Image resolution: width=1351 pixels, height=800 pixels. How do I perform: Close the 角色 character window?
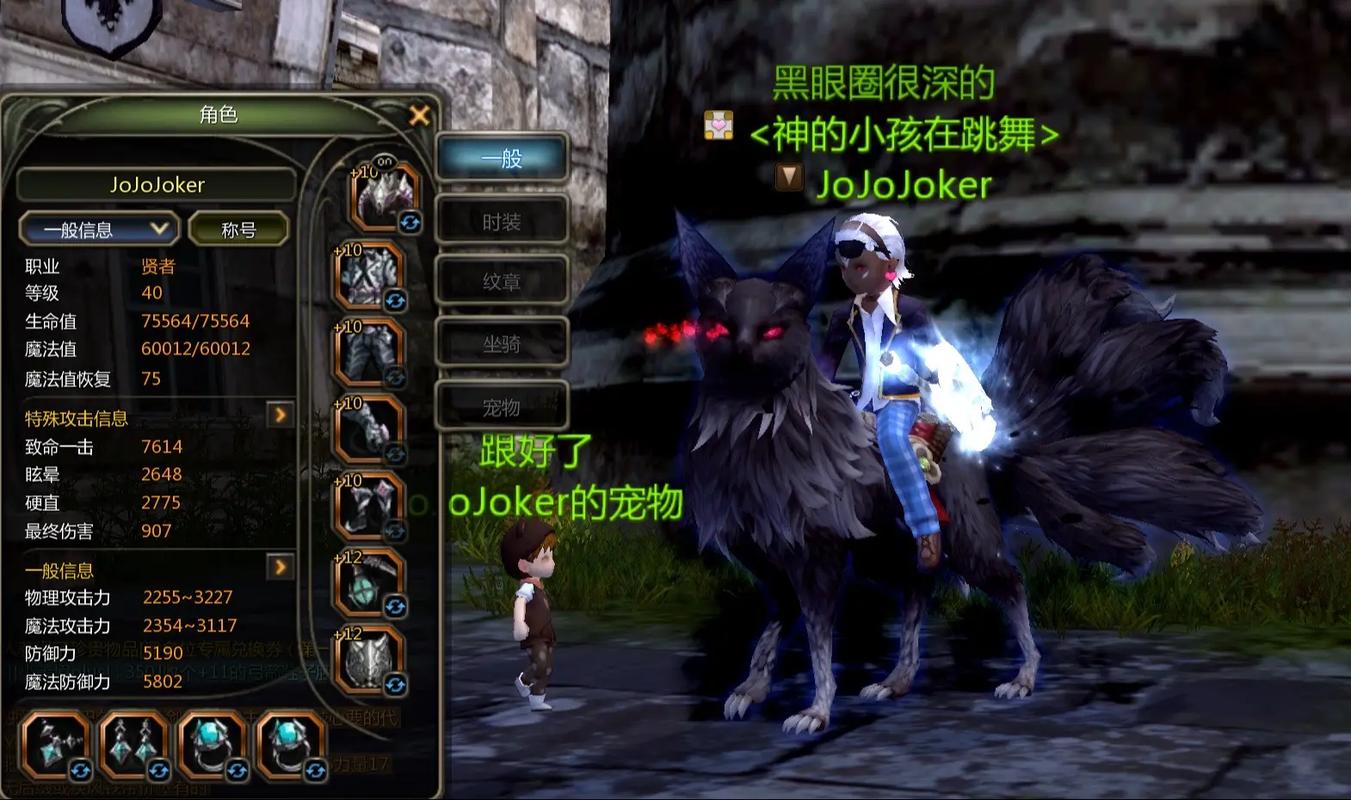pos(419,114)
